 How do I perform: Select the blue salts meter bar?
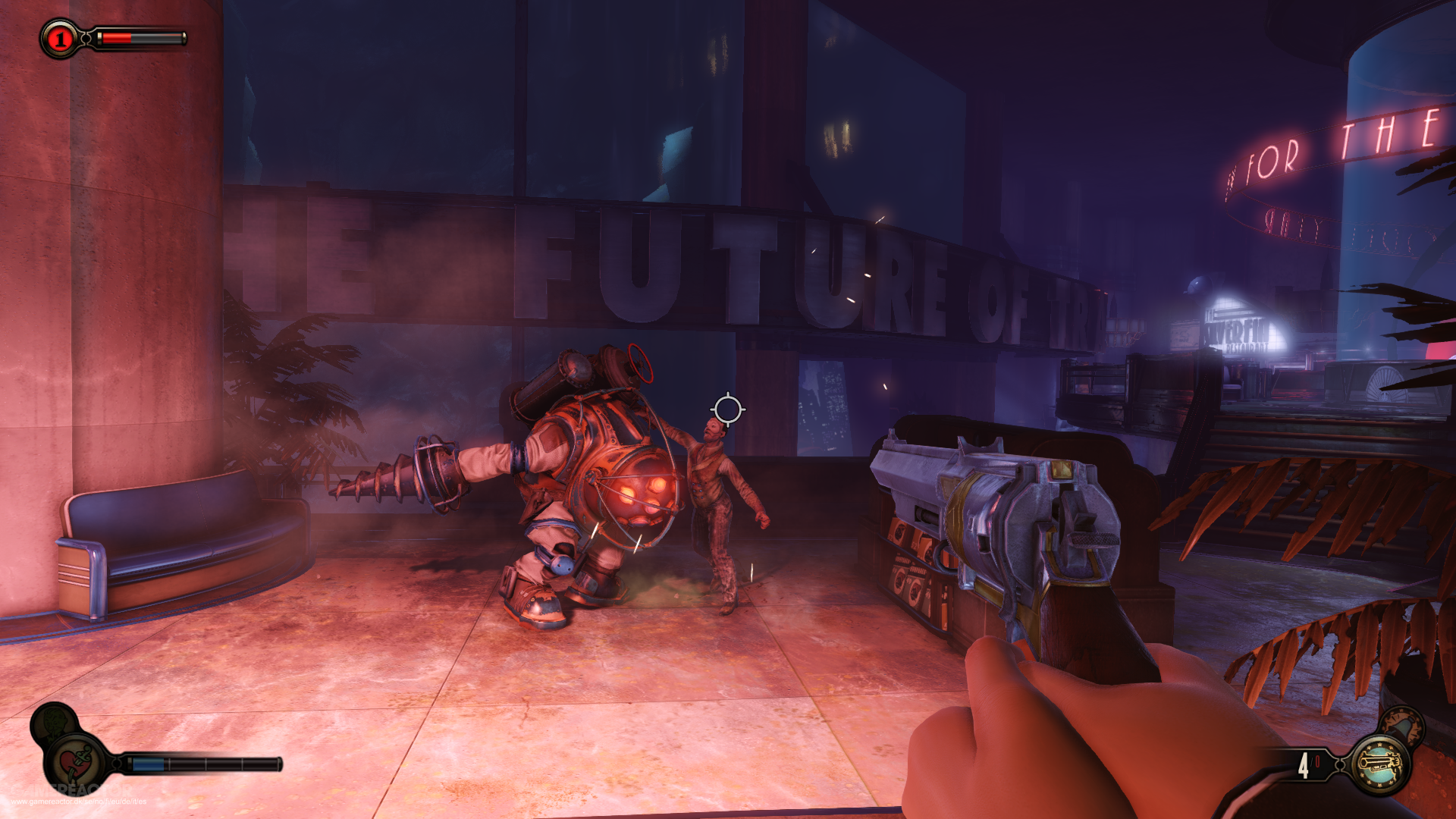click(x=148, y=764)
